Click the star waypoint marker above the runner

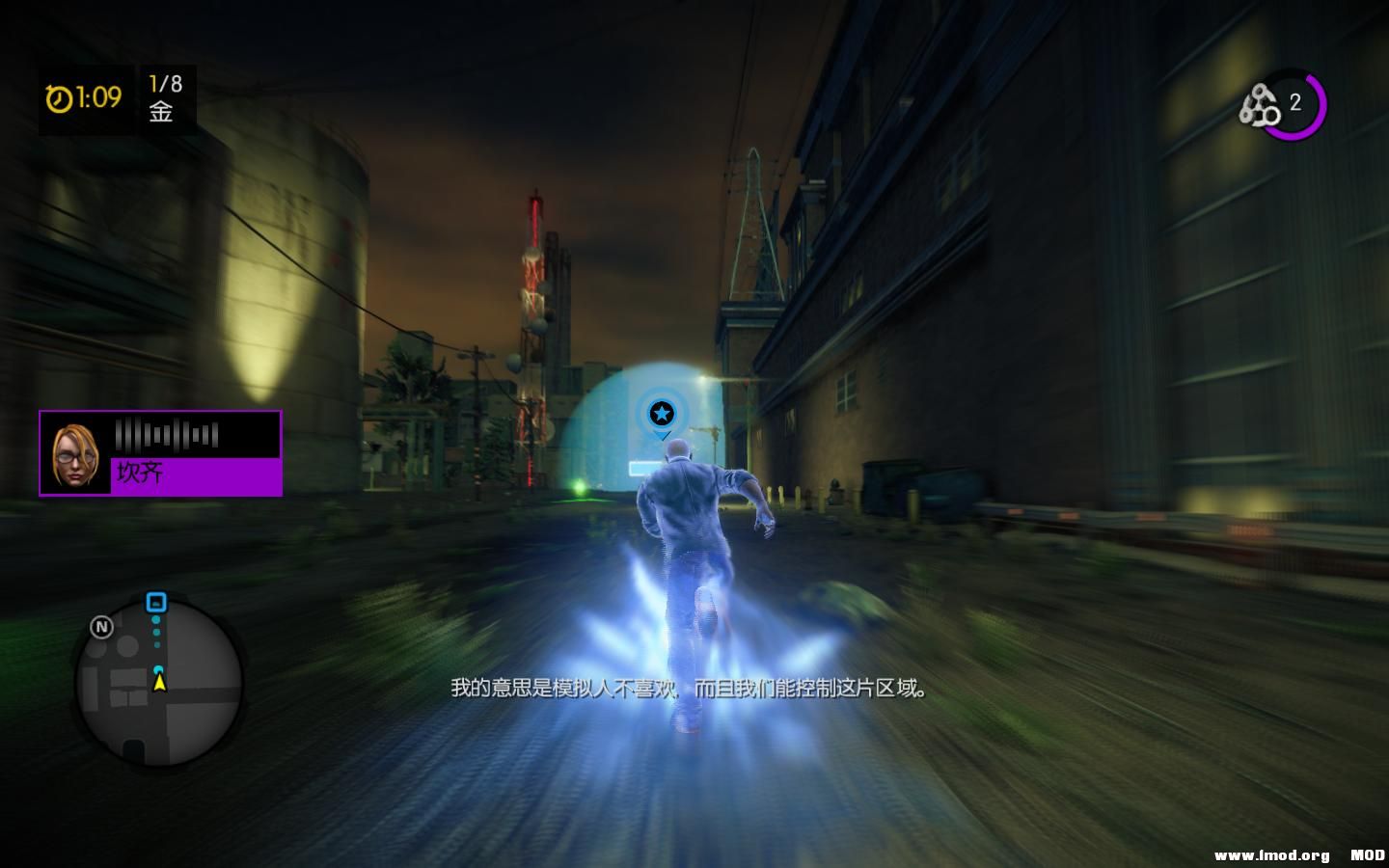pyautogui.click(x=662, y=414)
